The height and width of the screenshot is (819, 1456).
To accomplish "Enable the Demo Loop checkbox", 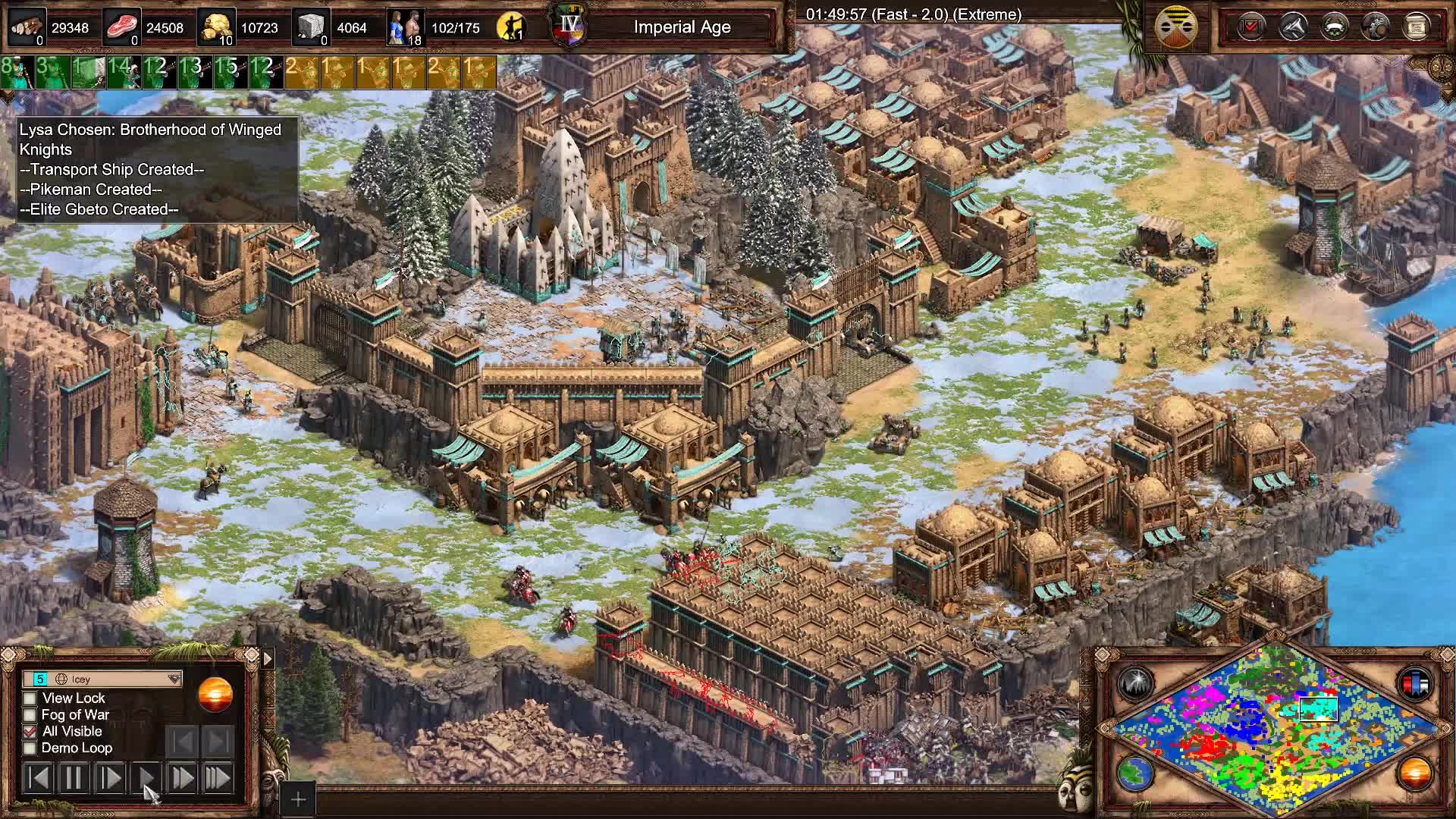I will [x=30, y=748].
